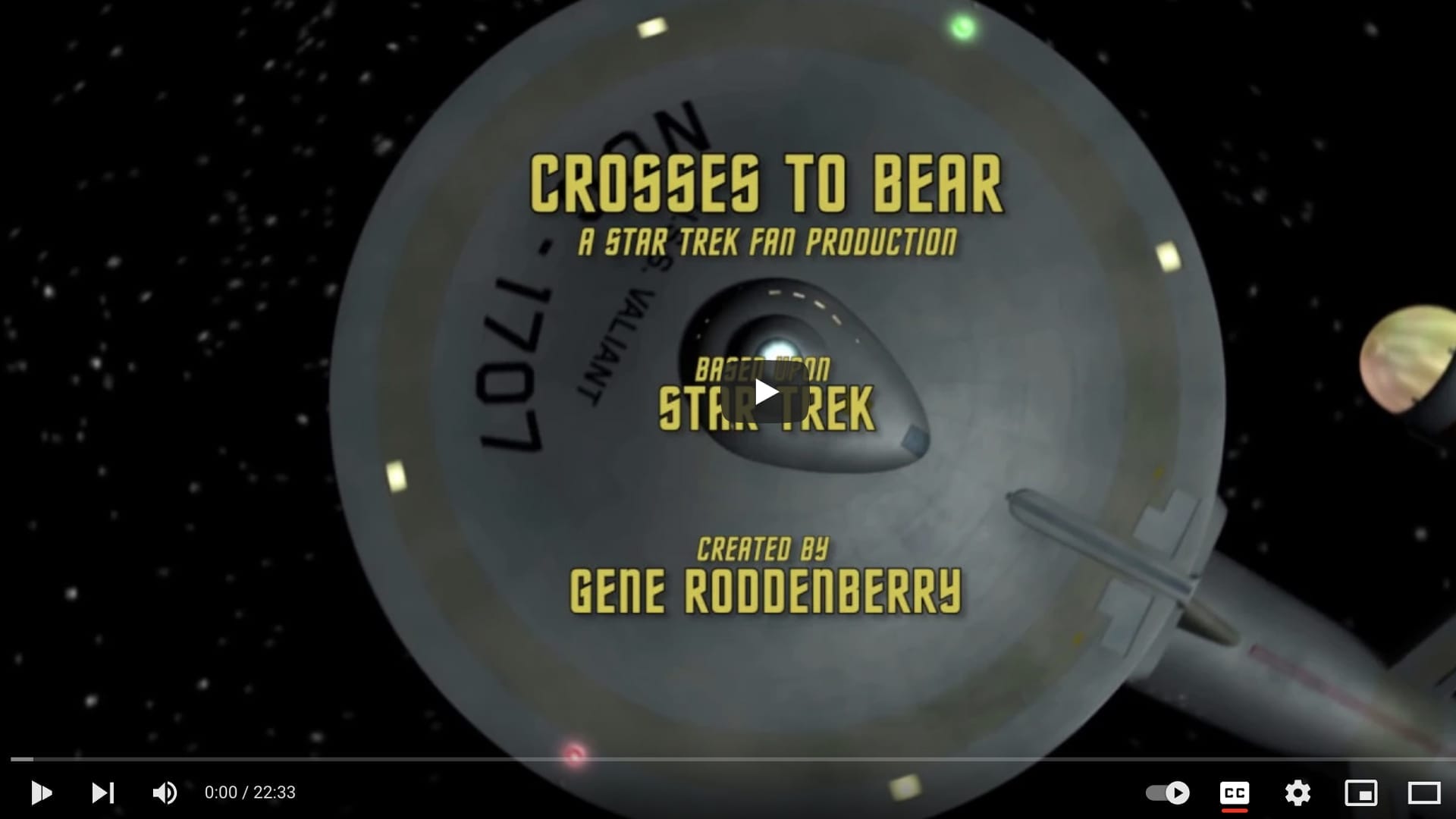Image resolution: width=1456 pixels, height=819 pixels.
Task: Click the 0:00 / 22:33 time display
Action: click(249, 793)
